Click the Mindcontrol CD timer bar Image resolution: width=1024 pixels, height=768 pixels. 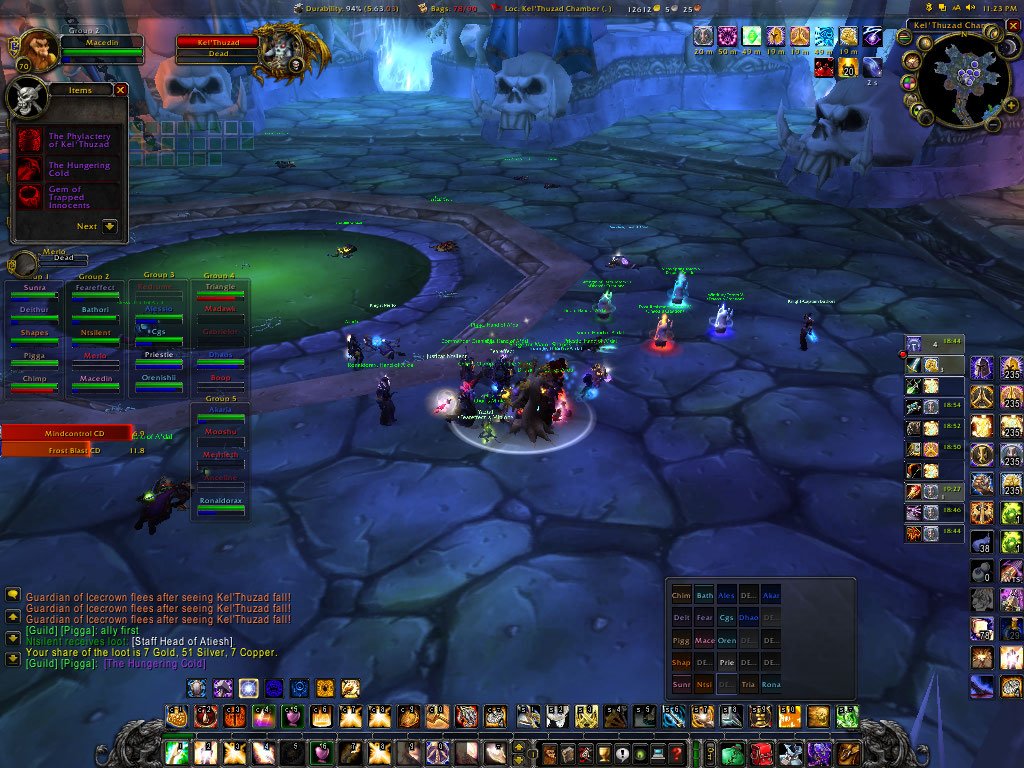click(67, 433)
